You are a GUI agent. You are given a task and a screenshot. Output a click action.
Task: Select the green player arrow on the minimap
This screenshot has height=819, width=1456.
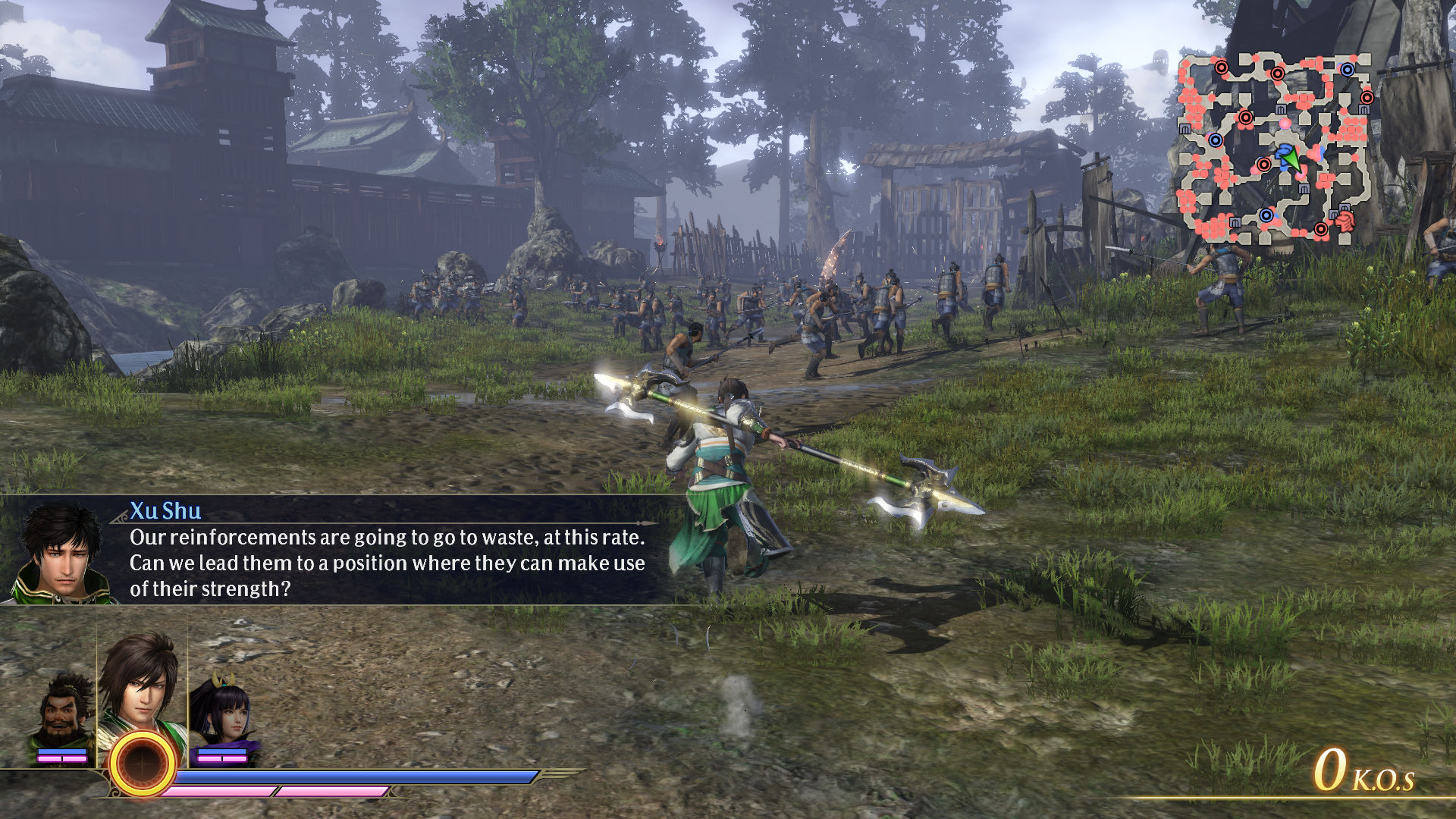pos(1291,158)
